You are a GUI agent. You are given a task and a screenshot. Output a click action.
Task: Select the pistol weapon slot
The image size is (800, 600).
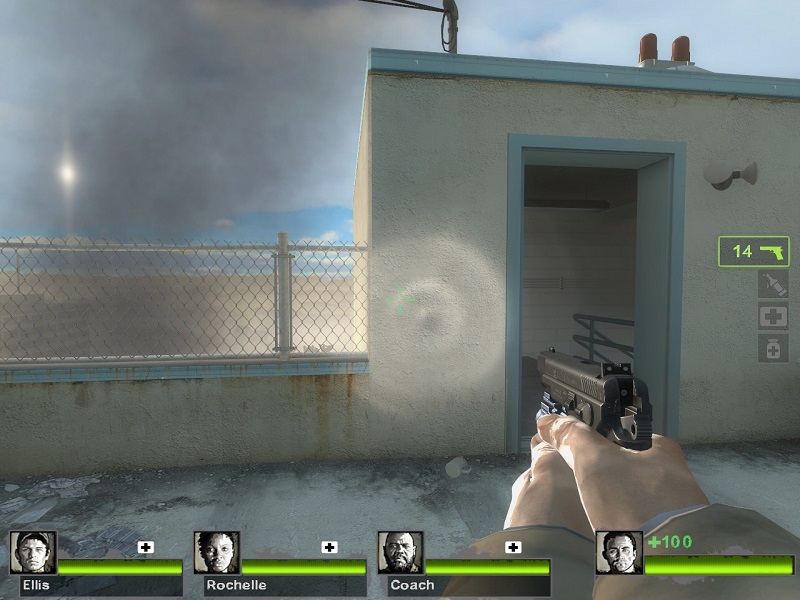click(x=754, y=251)
